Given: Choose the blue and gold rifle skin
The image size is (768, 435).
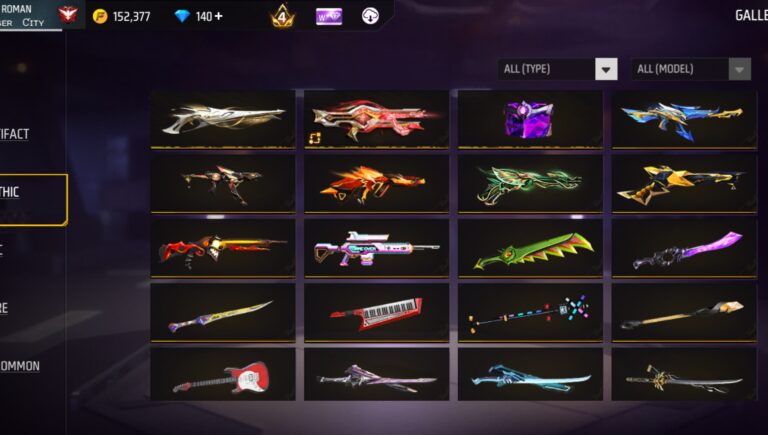Looking at the screenshot, I should pyautogui.click(x=684, y=120).
